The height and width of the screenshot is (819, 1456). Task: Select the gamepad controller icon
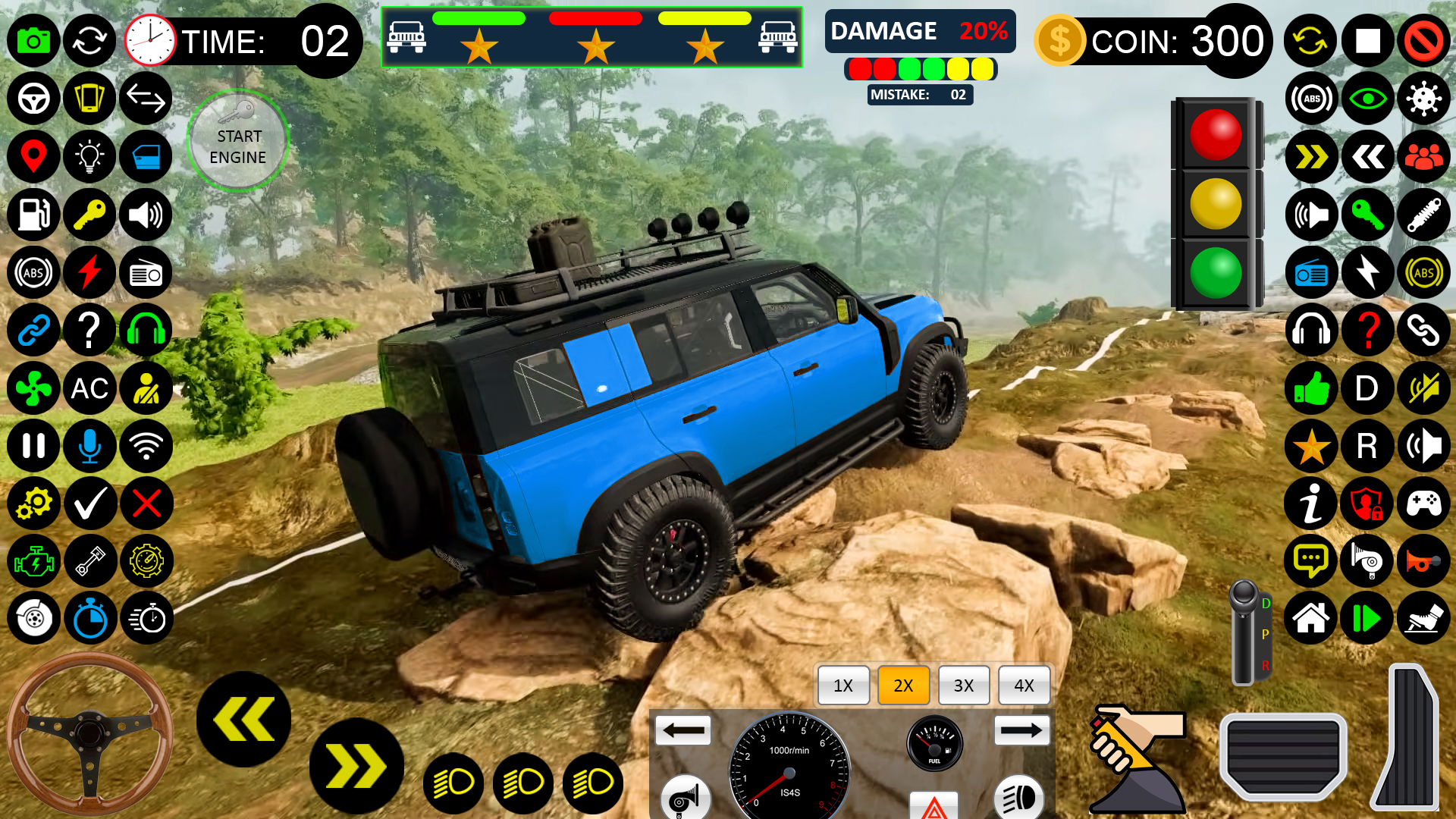[1423, 504]
